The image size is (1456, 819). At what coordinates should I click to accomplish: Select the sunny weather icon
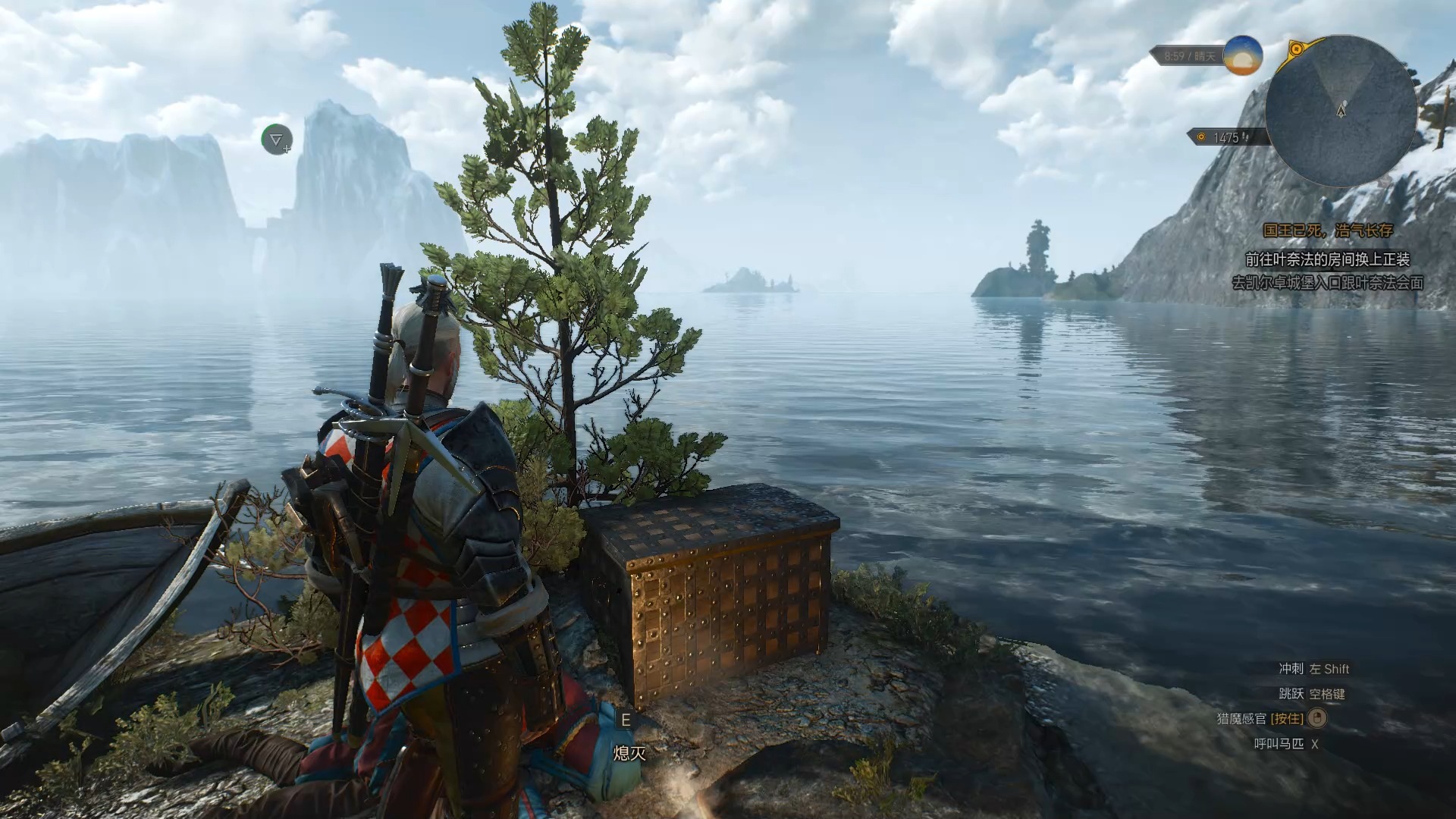[1242, 55]
